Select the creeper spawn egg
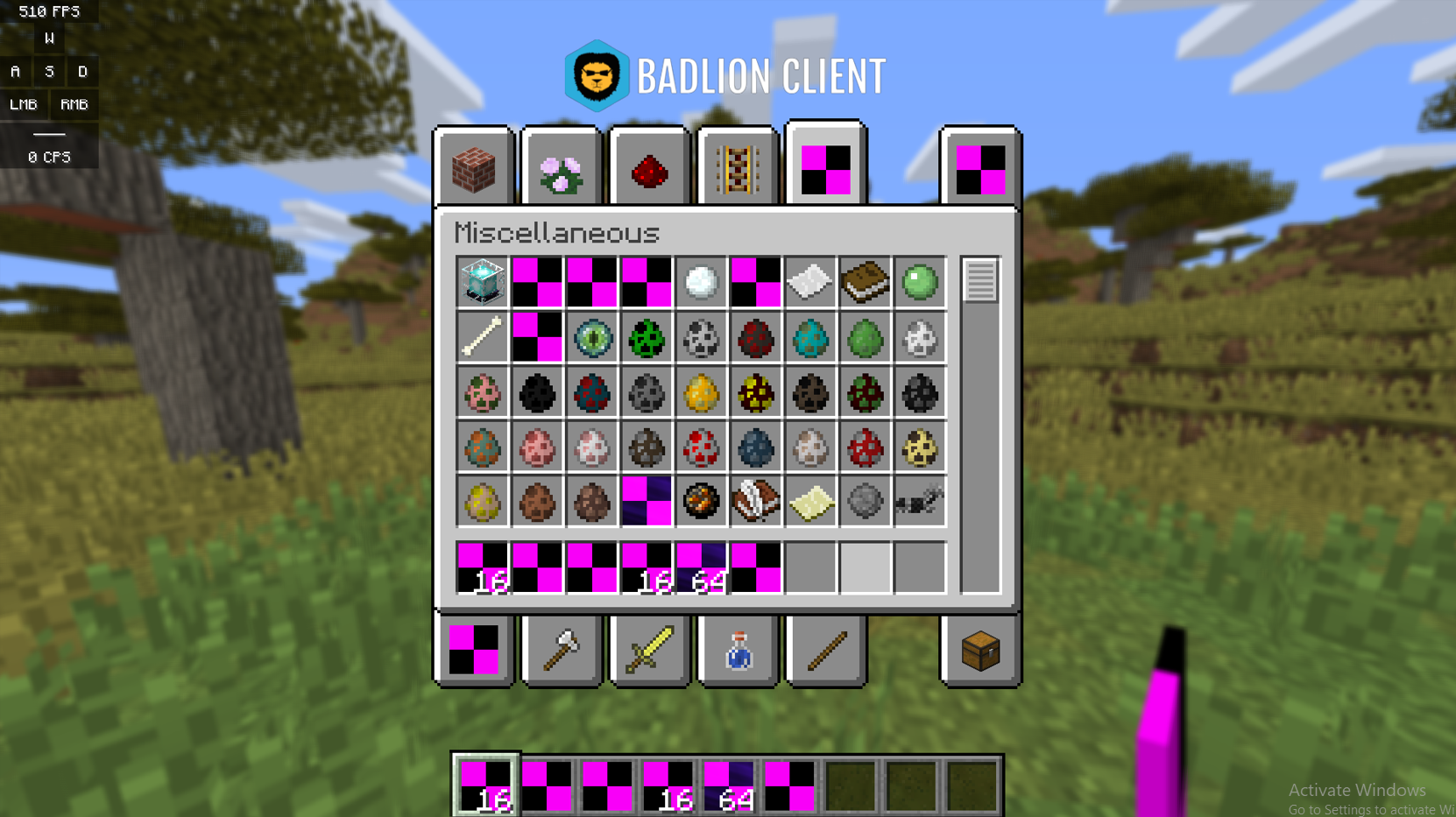This screenshot has height=817, width=1456. 646,339
